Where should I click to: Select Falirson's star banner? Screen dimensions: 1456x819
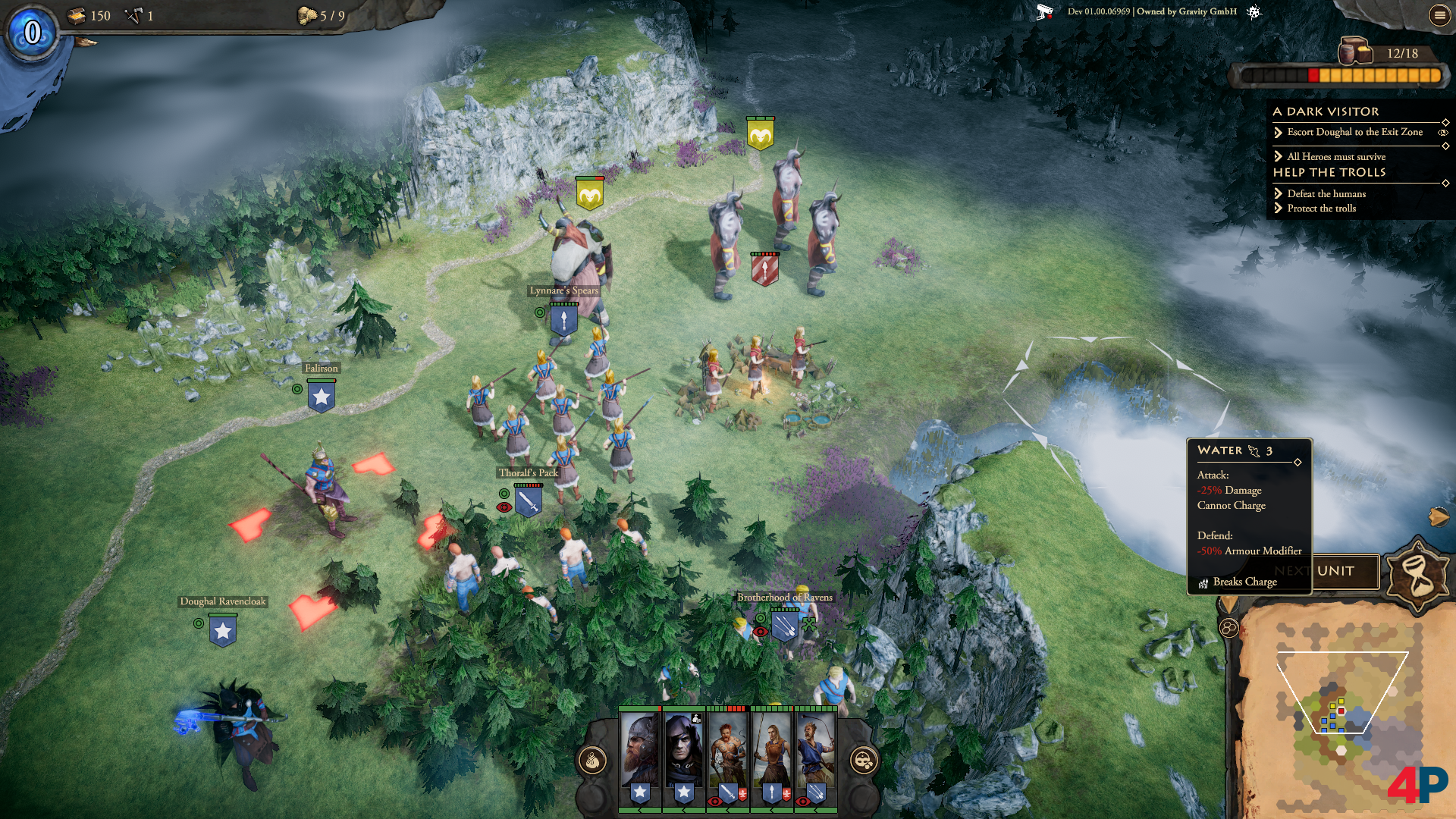pos(322,397)
